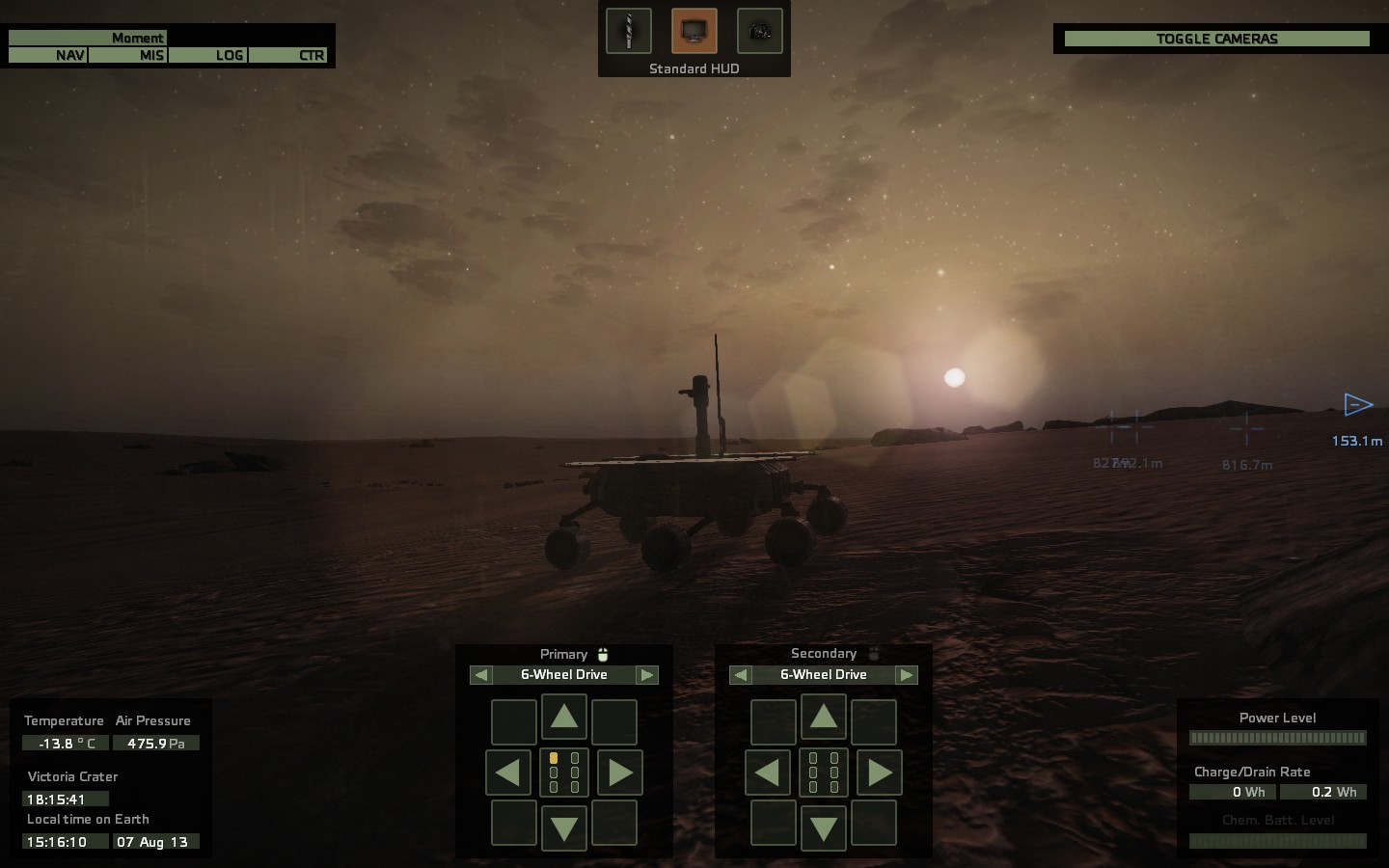Open the CTR controls panel
The width and height of the screenshot is (1389, 868).
pyautogui.click(x=288, y=55)
